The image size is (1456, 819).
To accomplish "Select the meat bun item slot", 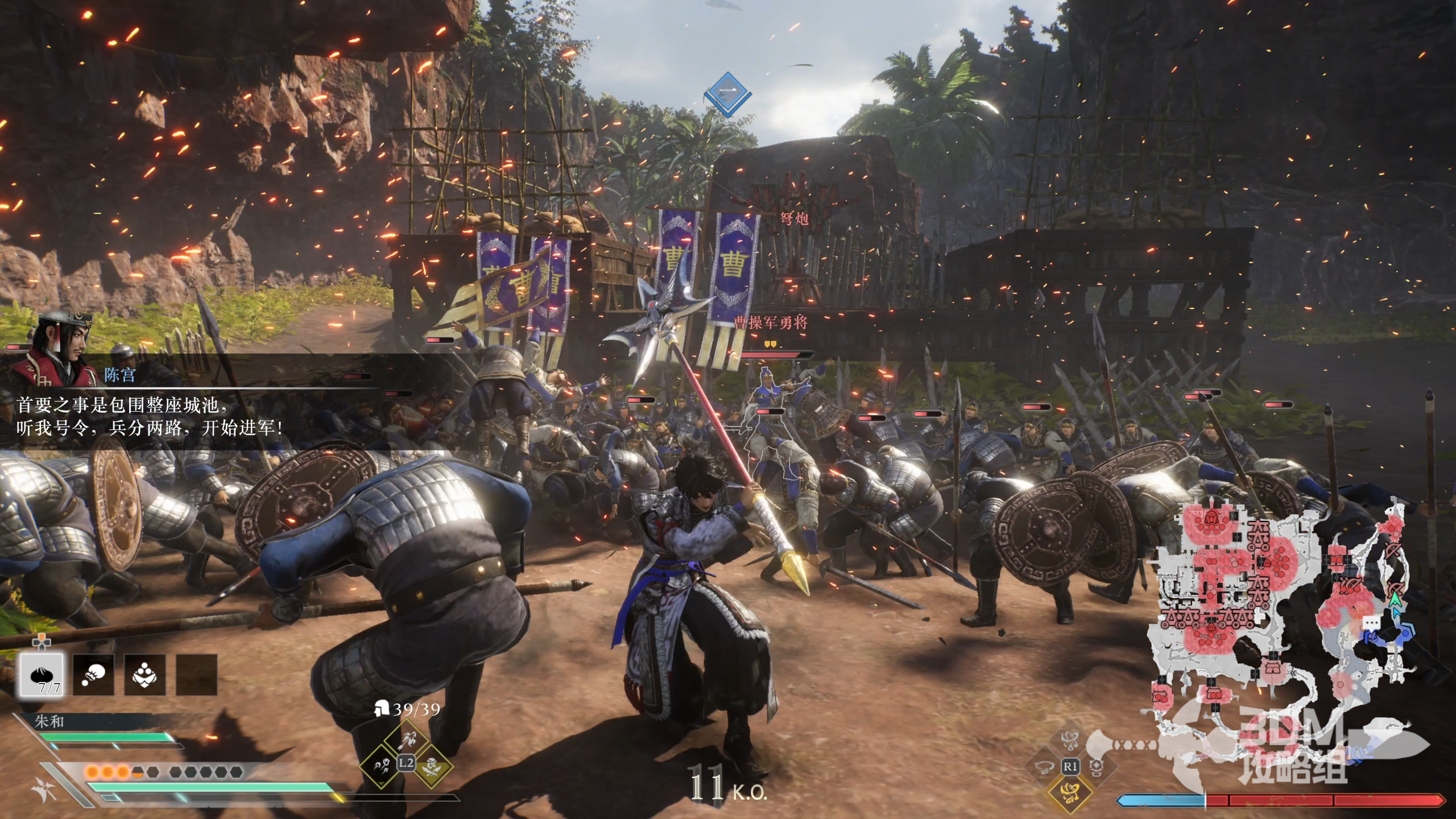I will [x=42, y=675].
